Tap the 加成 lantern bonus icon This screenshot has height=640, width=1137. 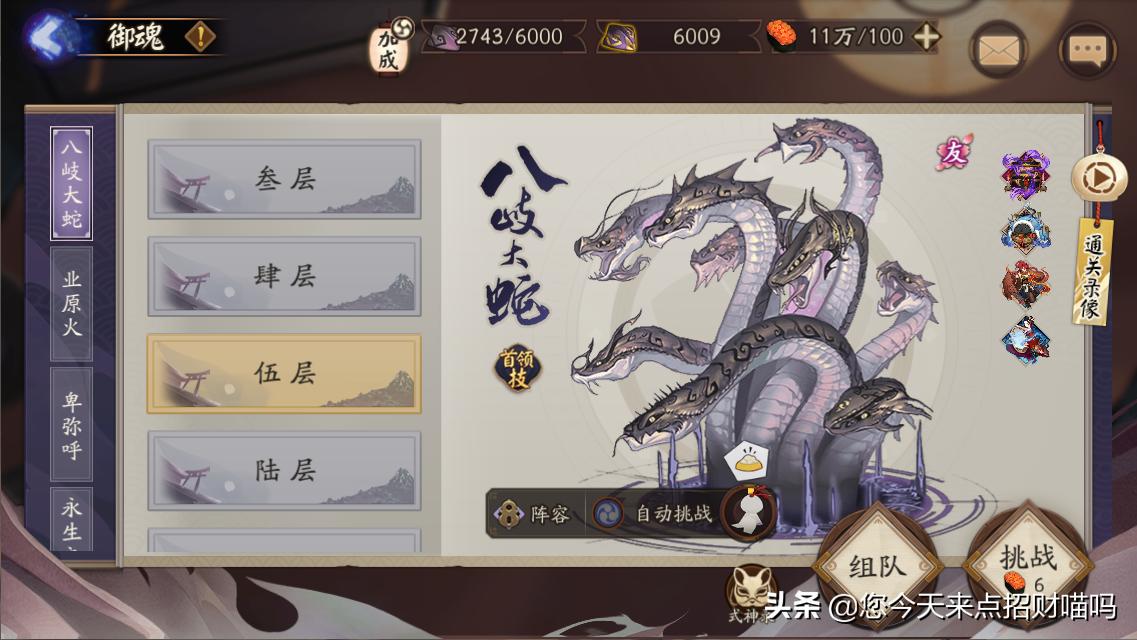point(387,47)
